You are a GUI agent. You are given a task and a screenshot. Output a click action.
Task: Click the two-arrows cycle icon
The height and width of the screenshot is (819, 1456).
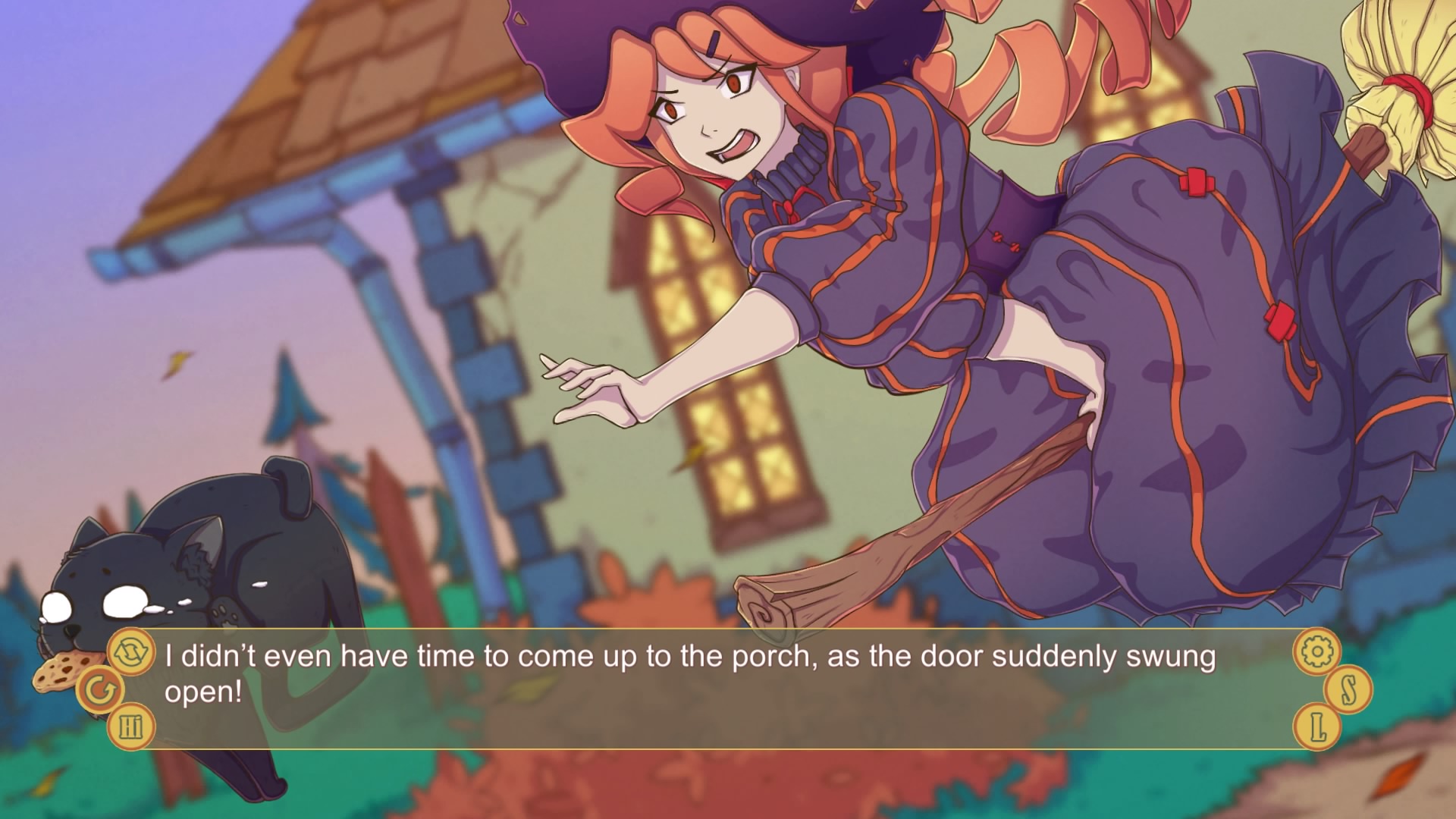[x=132, y=651]
